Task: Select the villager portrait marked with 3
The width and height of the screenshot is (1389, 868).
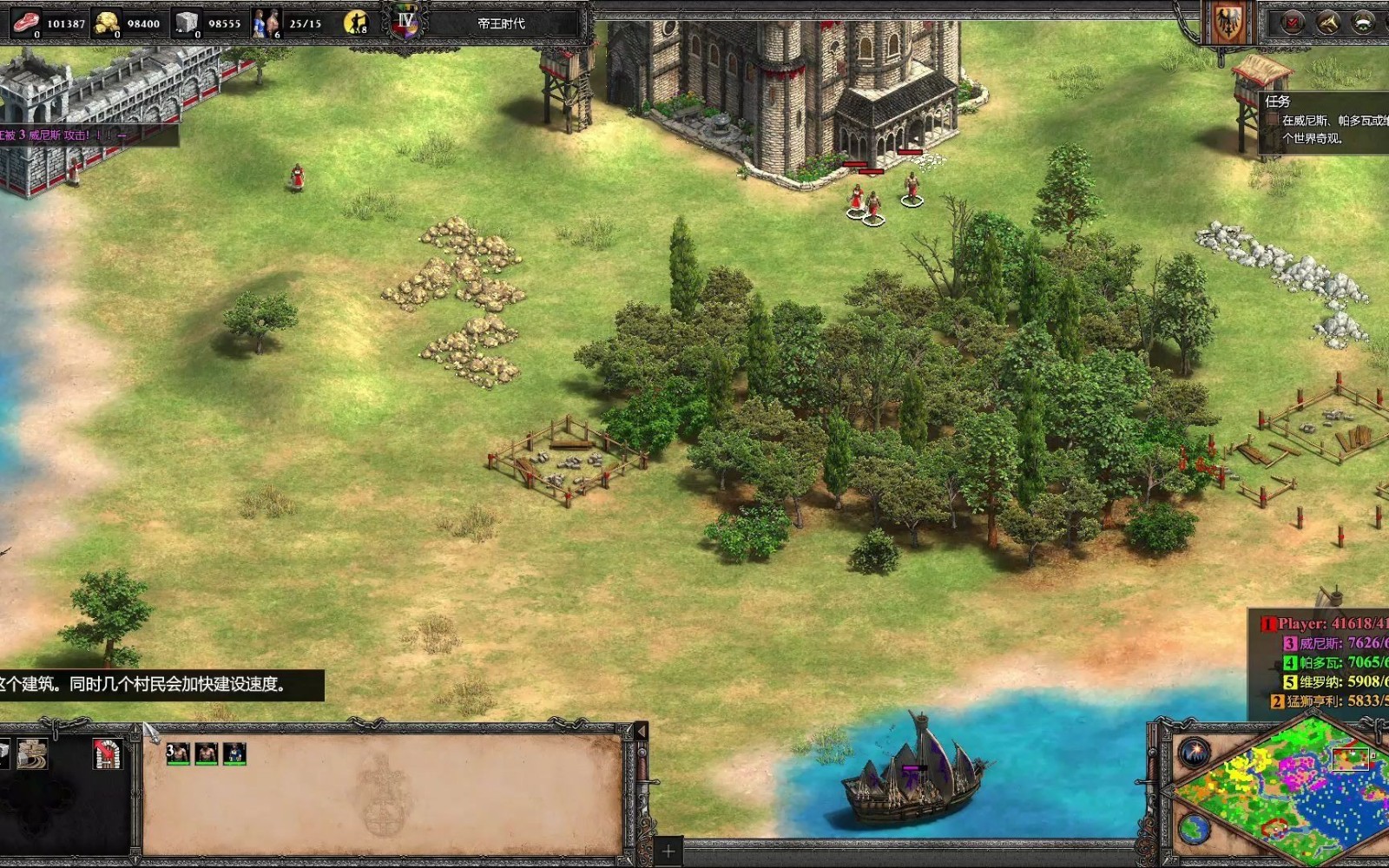Action: click(x=178, y=753)
